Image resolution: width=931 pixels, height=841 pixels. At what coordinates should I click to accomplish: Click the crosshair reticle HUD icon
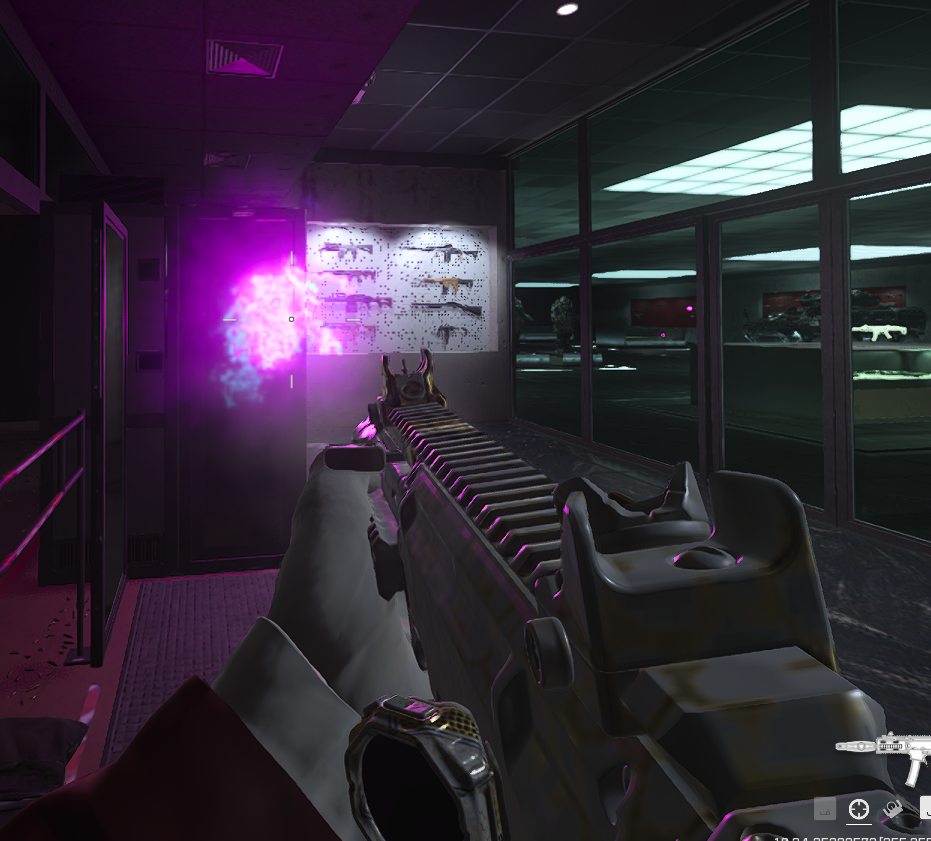coord(859,809)
